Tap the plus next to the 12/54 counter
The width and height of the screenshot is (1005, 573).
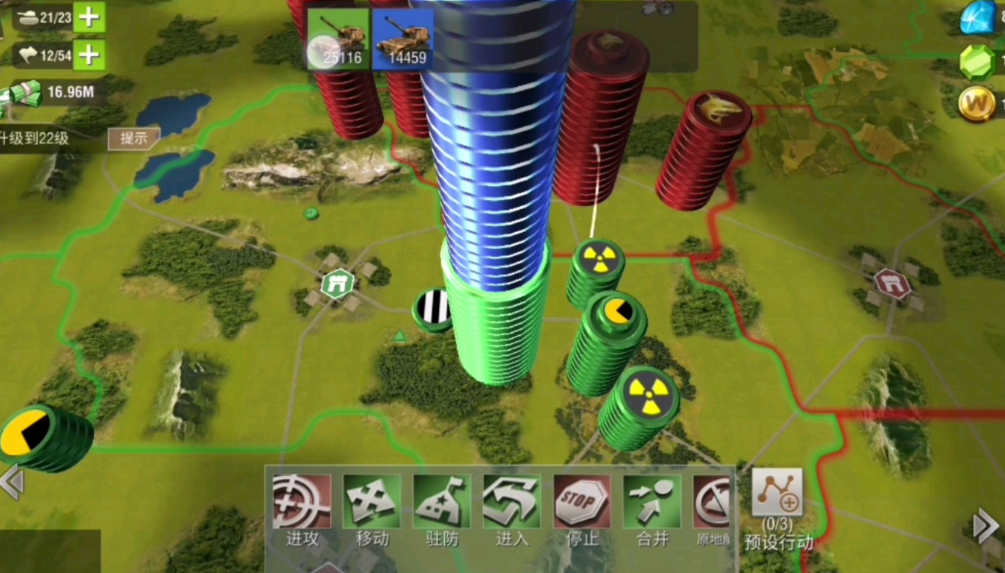point(90,53)
